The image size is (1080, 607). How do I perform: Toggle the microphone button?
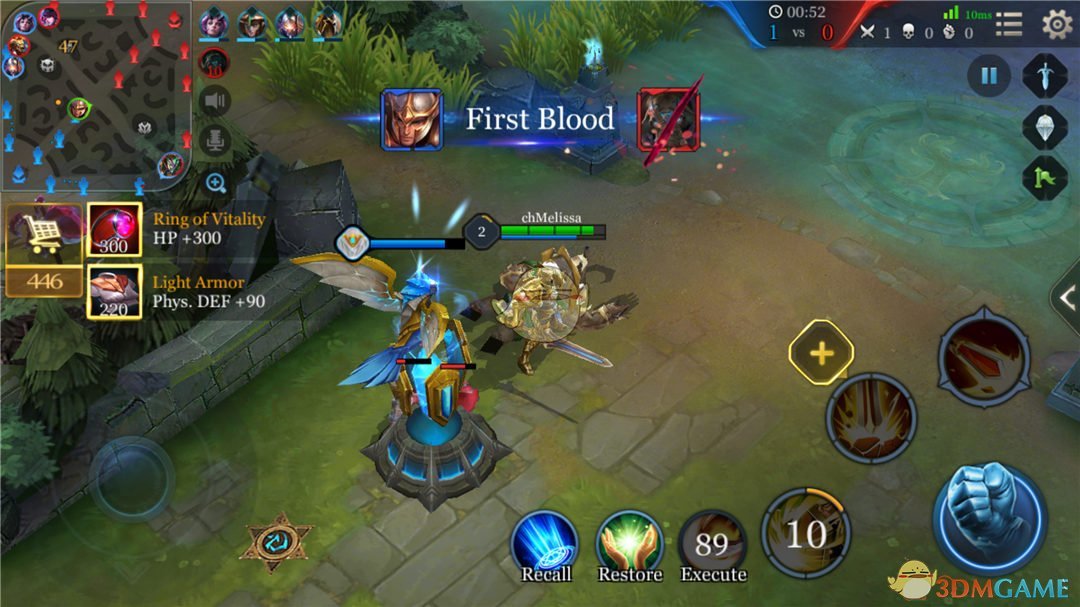pos(214,141)
